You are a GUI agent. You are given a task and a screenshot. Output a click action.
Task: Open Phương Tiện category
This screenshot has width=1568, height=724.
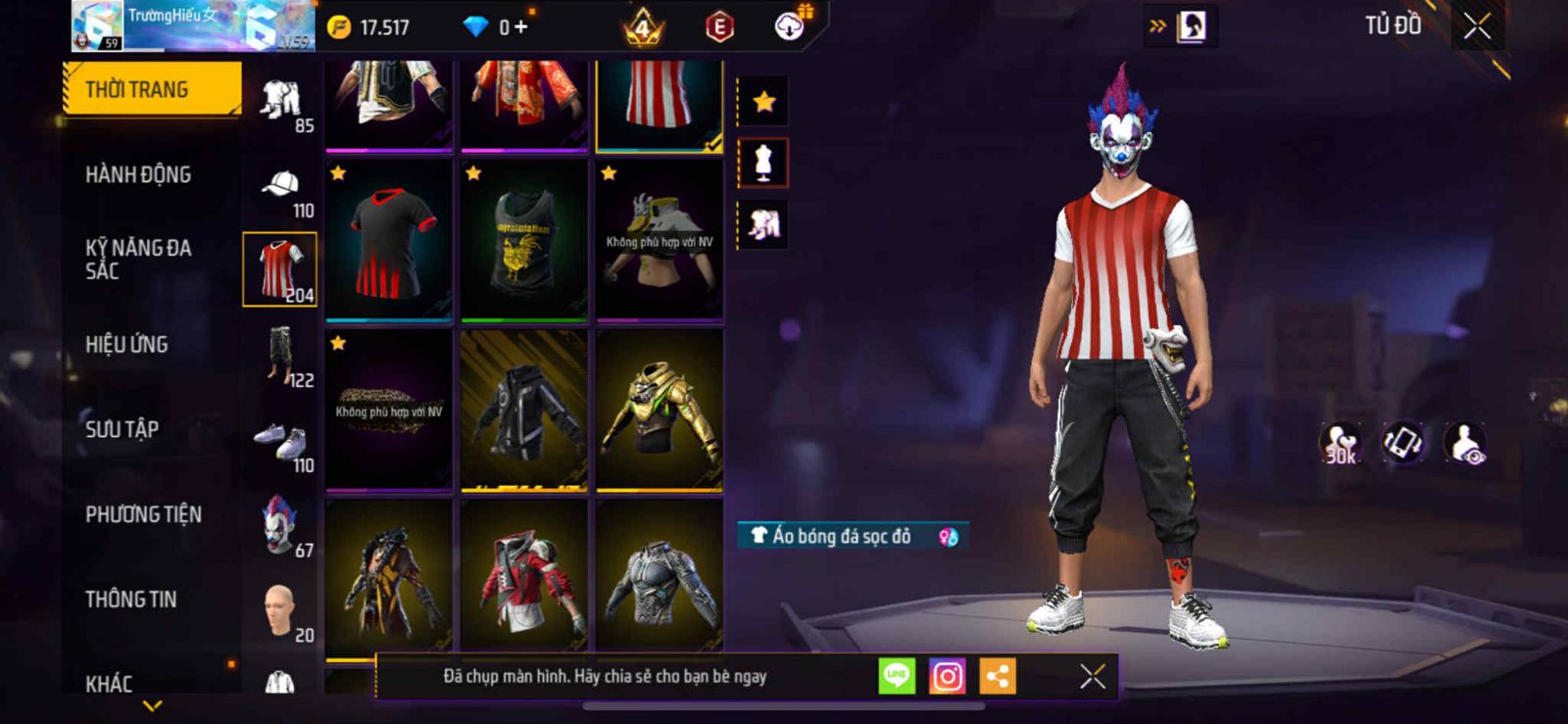pyautogui.click(x=143, y=514)
